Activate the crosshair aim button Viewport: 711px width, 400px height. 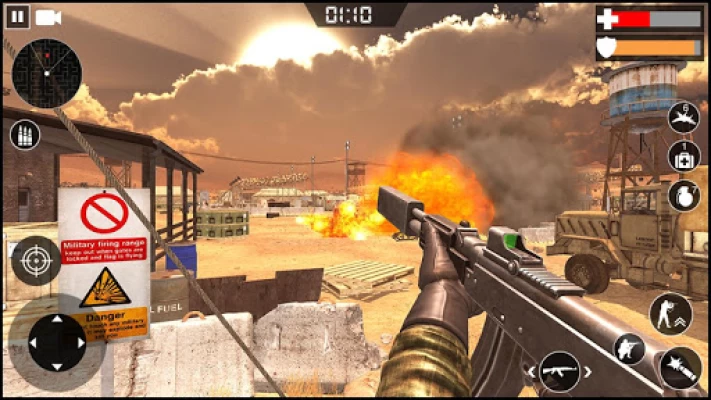tap(36, 261)
